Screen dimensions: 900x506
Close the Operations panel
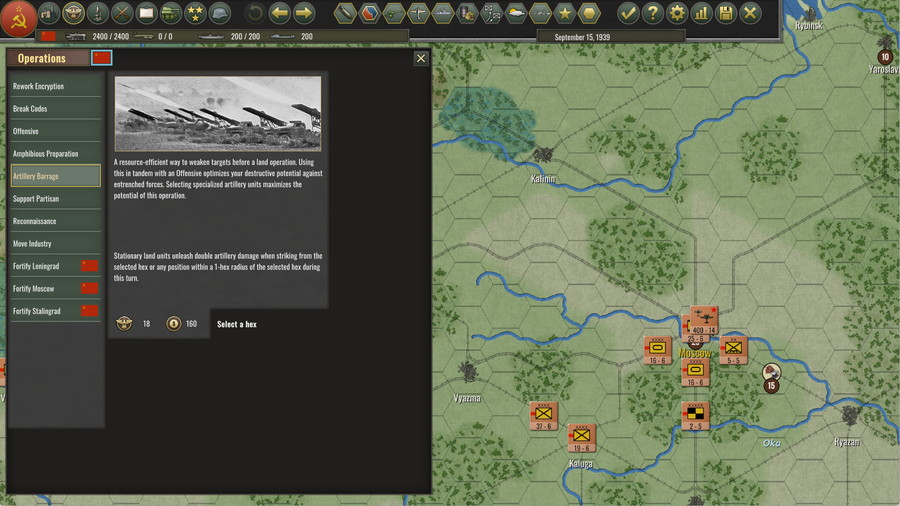[421, 58]
